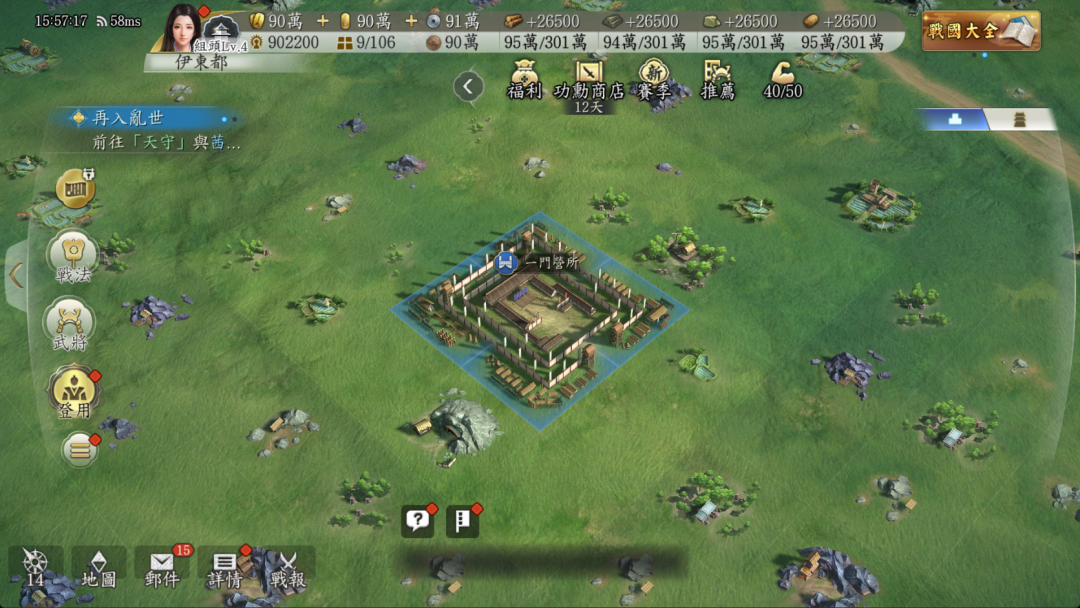Open the player portrait profile

182,26
